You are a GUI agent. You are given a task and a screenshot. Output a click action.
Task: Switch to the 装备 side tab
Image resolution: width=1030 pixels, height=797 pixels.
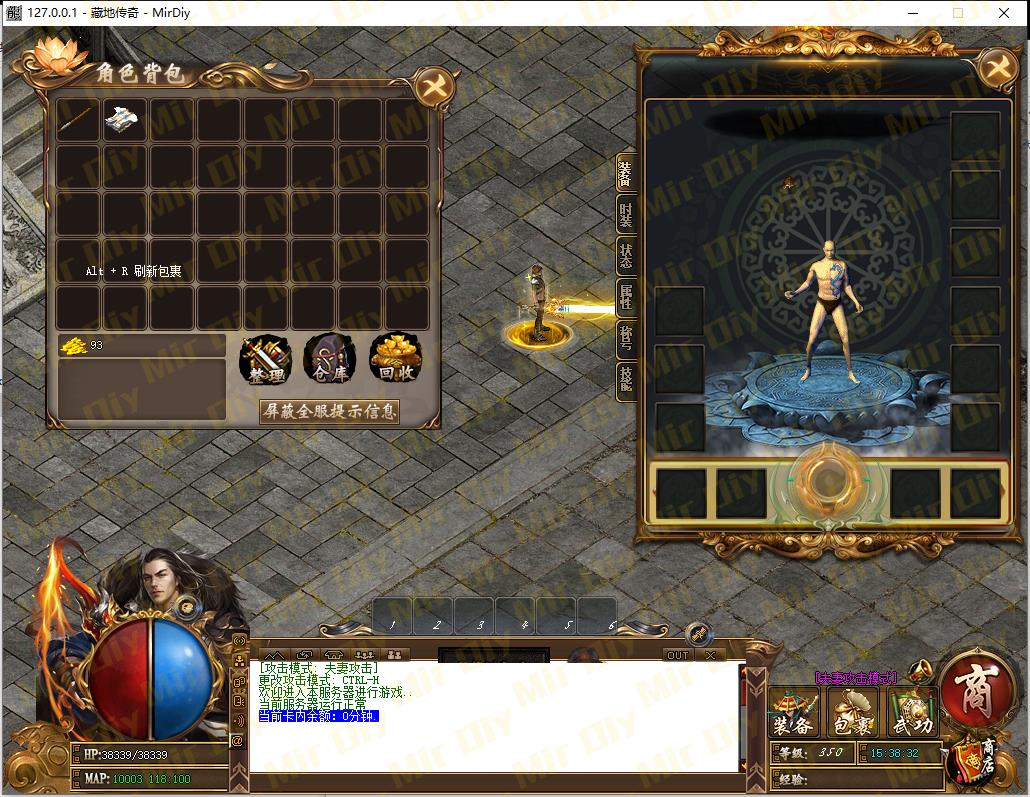[626, 173]
